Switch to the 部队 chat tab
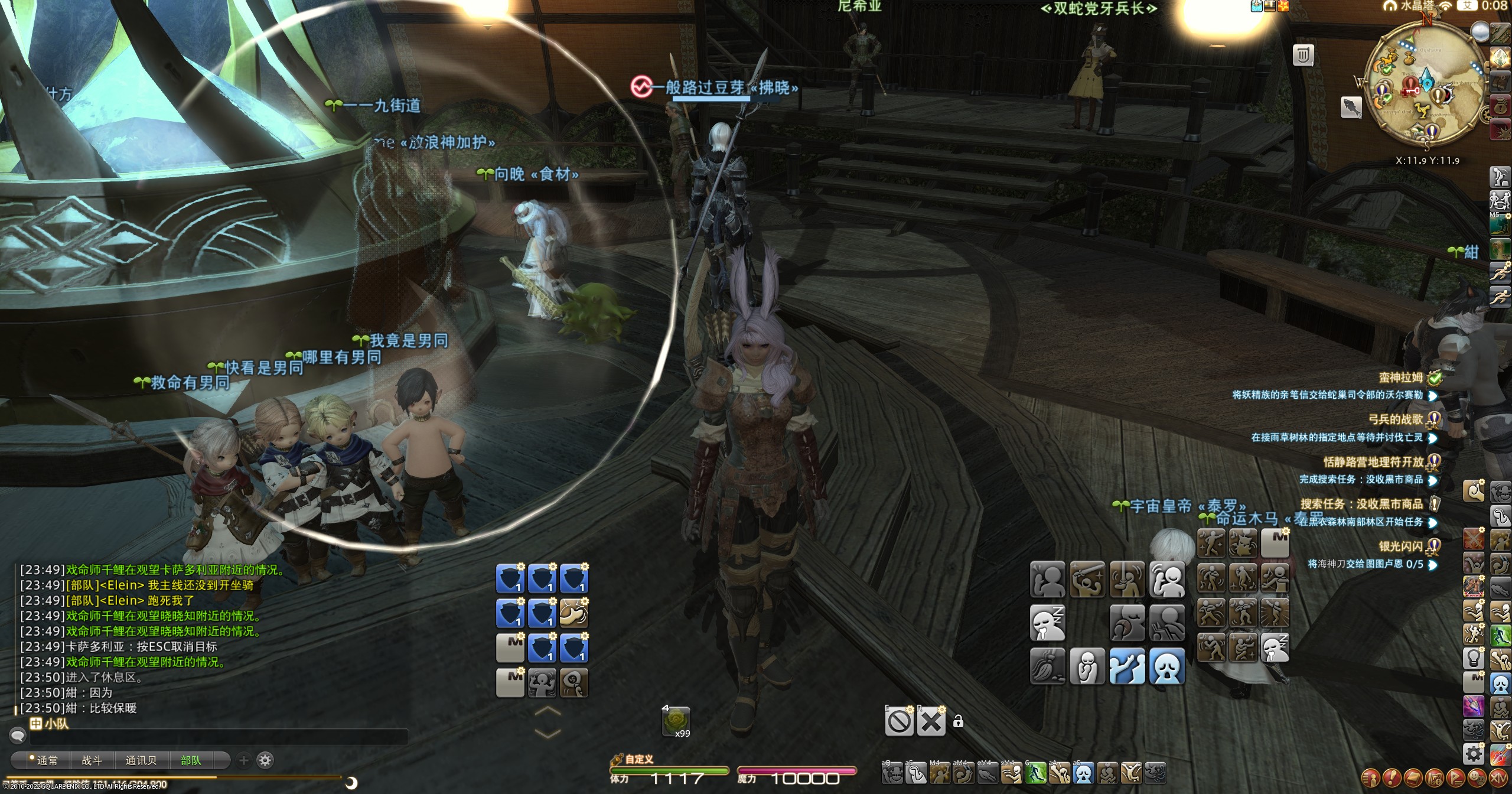 [x=191, y=760]
